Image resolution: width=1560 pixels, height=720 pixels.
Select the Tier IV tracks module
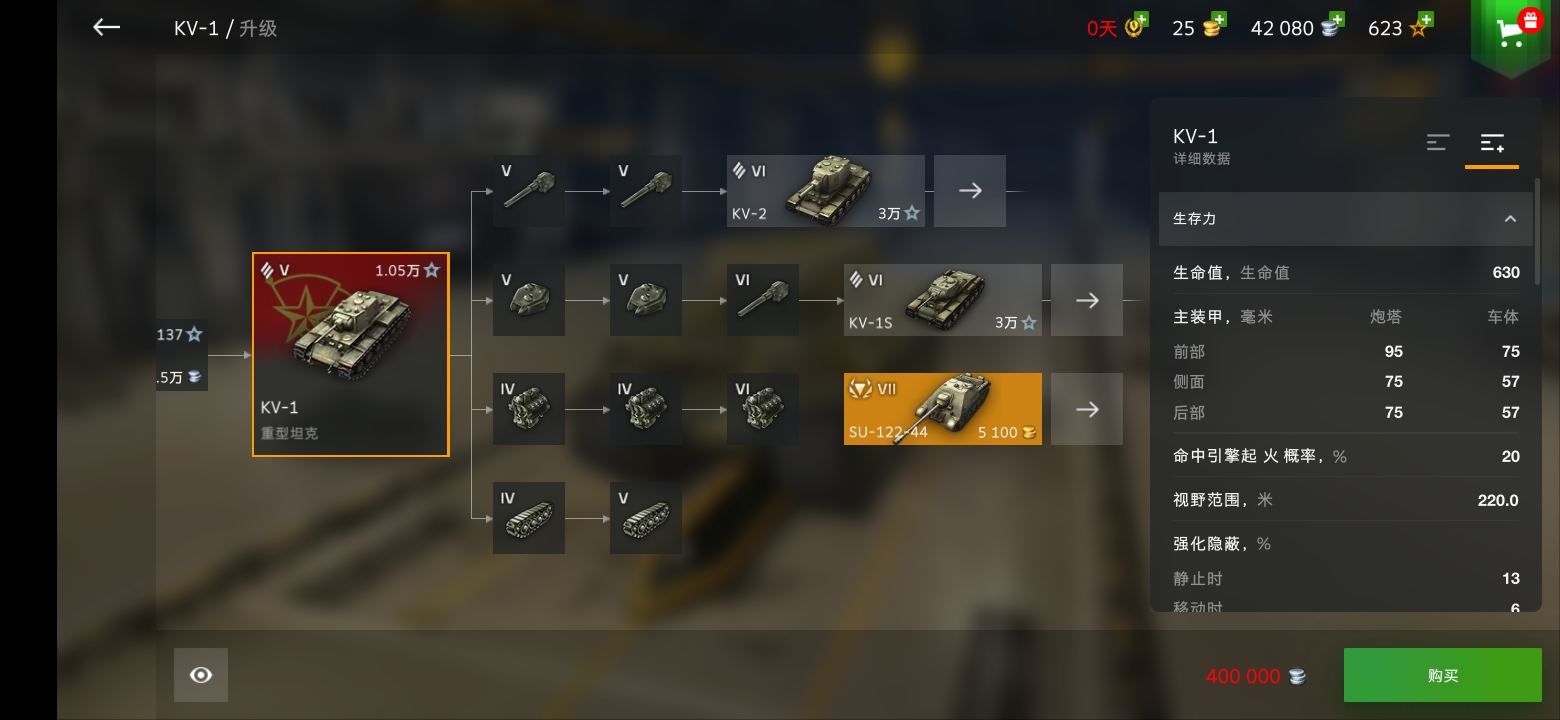click(528, 517)
